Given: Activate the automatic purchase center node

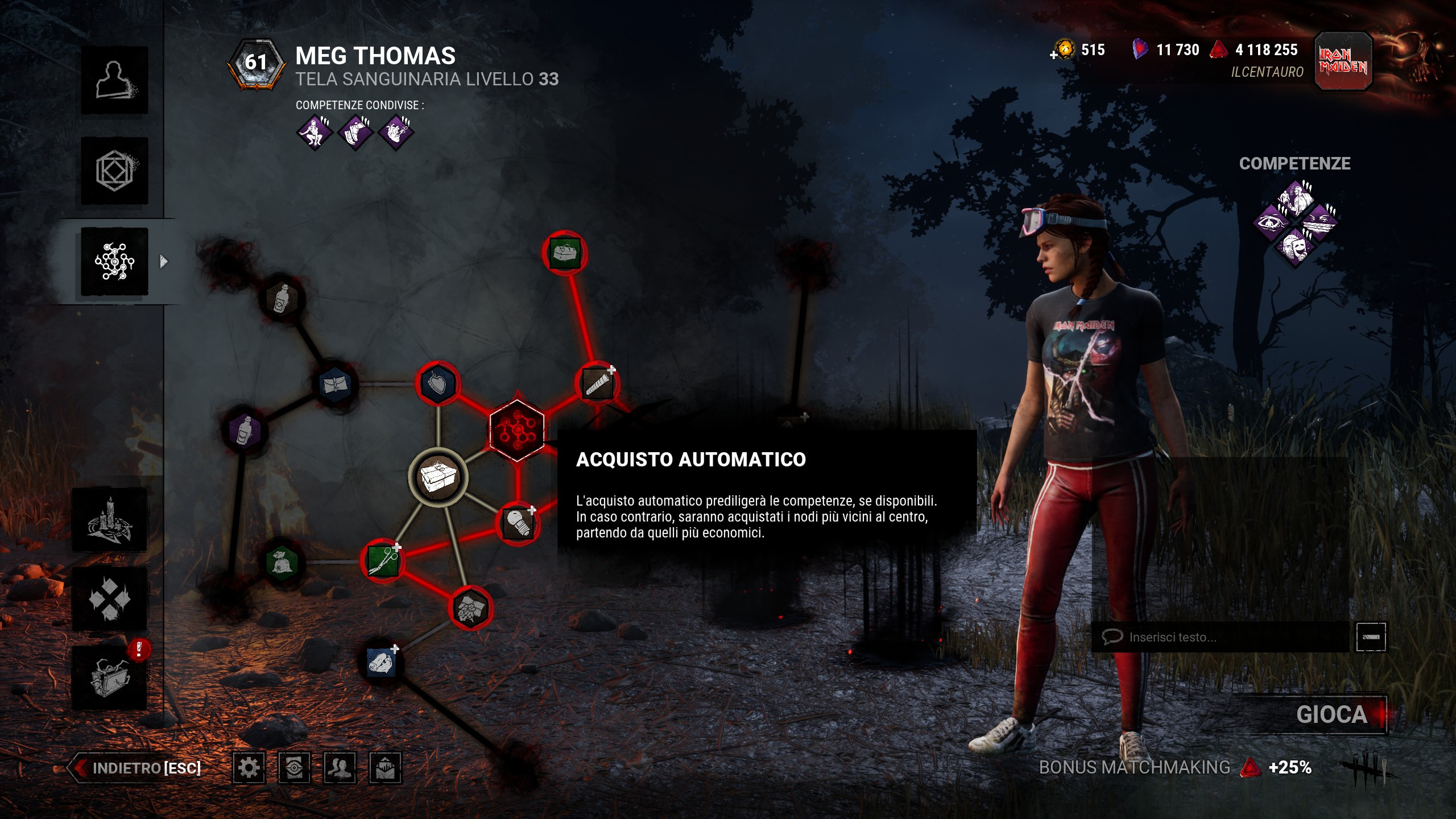Looking at the screenshot, I should pyautogui.click(x=517, y=429).
